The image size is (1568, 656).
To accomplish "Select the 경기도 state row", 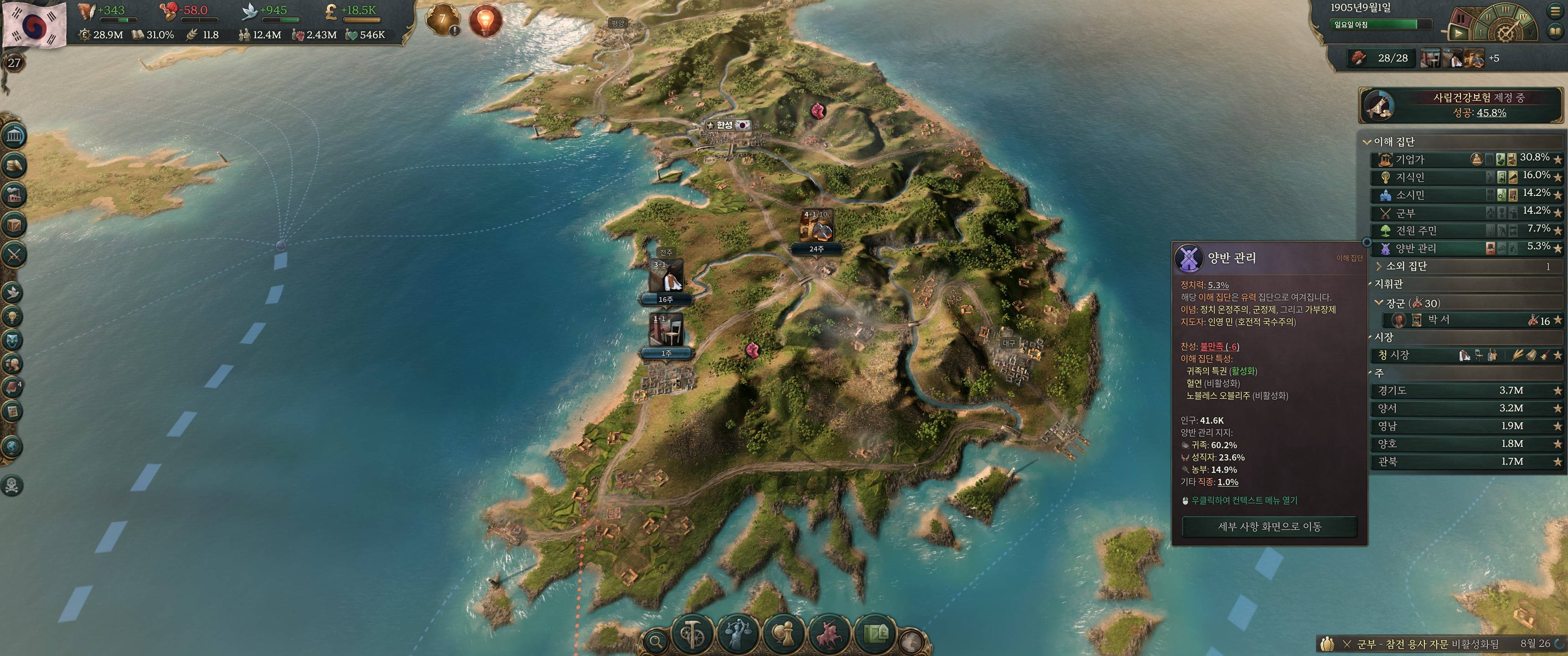I will (1461, 391).
